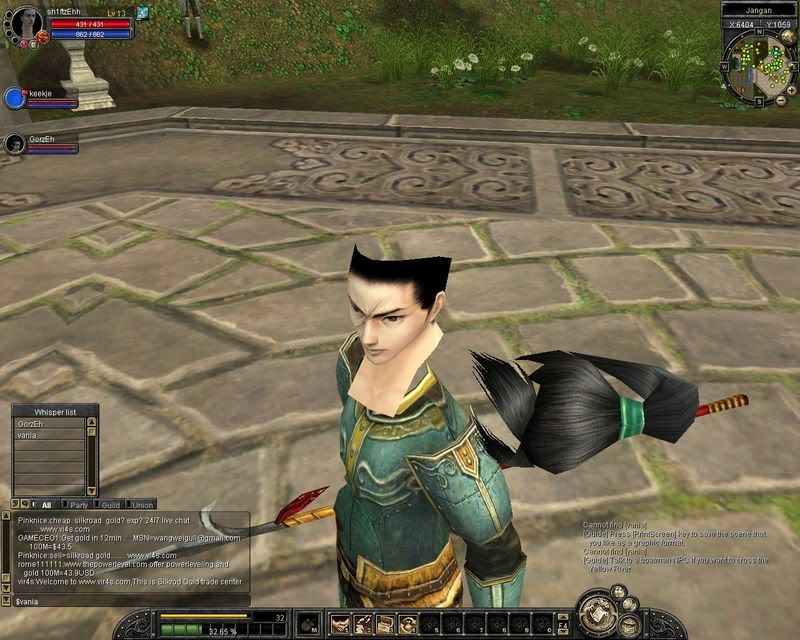Select party member GorzEh's portrait
This screenshot has height=640, width=800.
[x=14, y=144]
